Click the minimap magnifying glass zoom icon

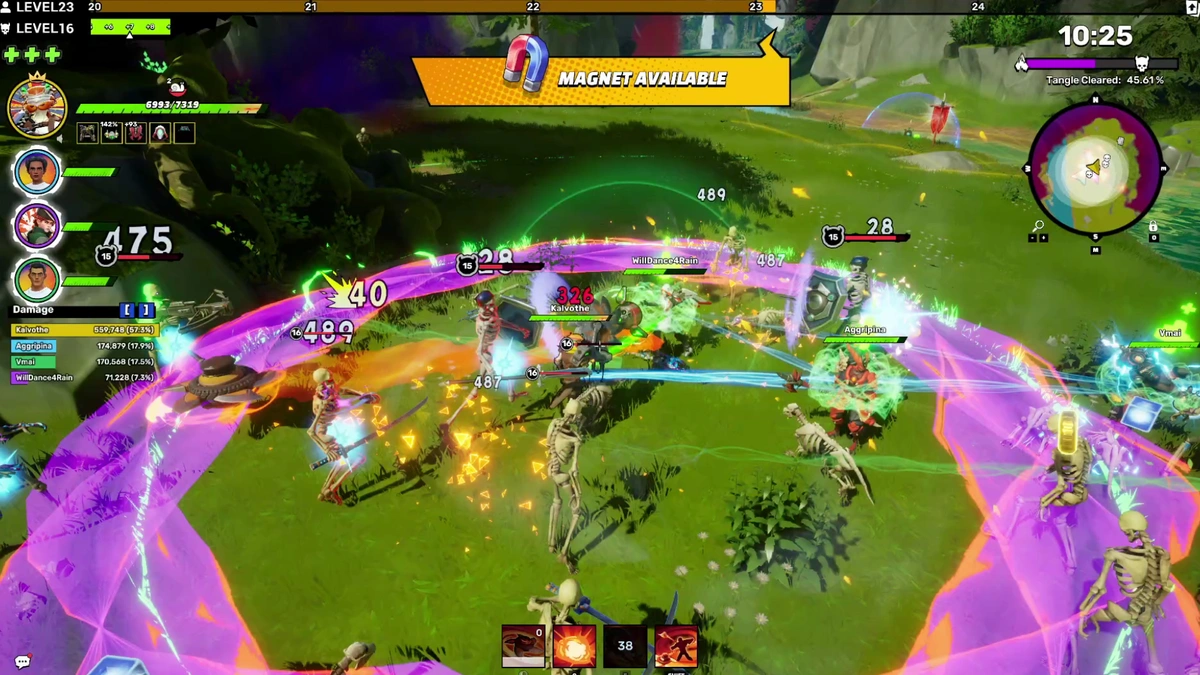(x=1038, y=227)
